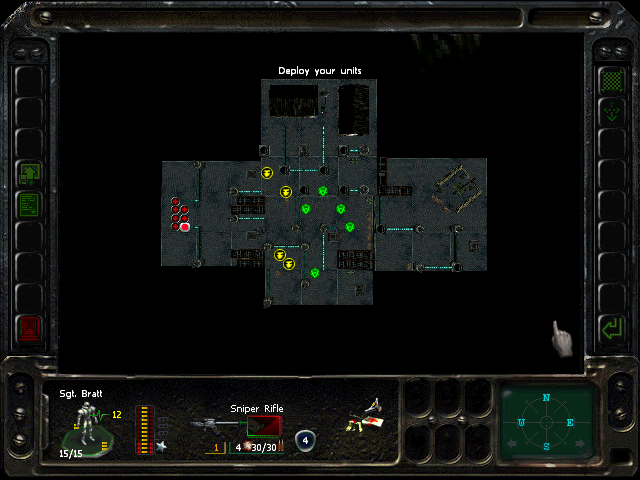Click the green upward arrow button
This screenshot has height=480, width=640.
[x=29, y=174]
